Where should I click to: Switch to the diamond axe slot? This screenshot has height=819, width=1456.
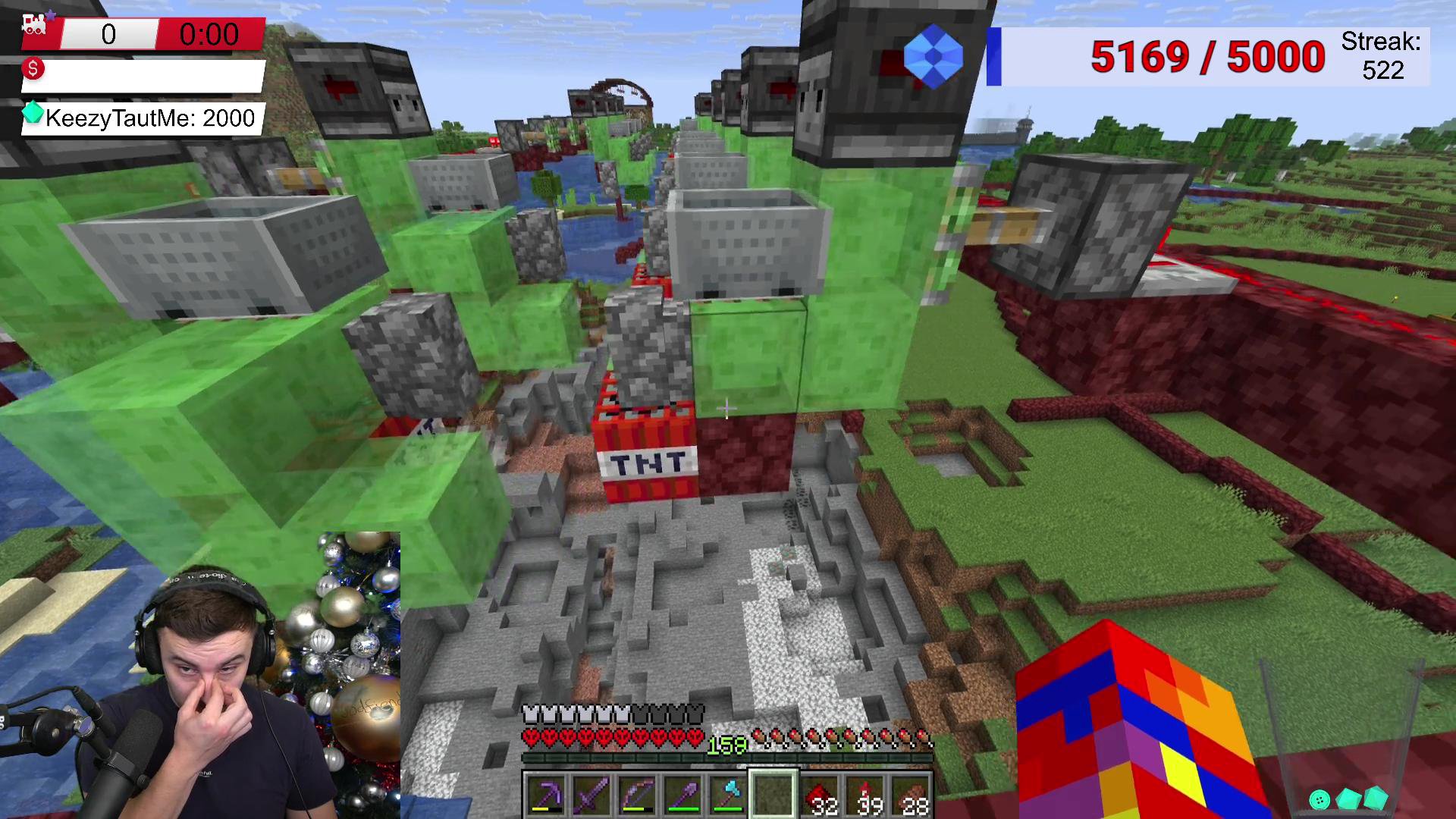(x=727, y=795)
